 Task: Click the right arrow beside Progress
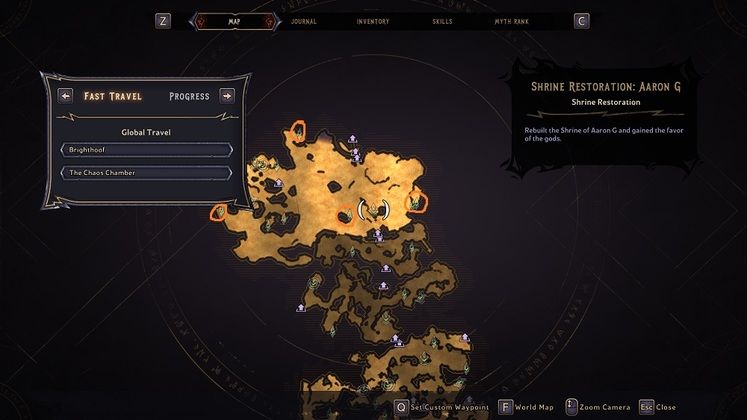pyautogui.click(x=227, y=97)
